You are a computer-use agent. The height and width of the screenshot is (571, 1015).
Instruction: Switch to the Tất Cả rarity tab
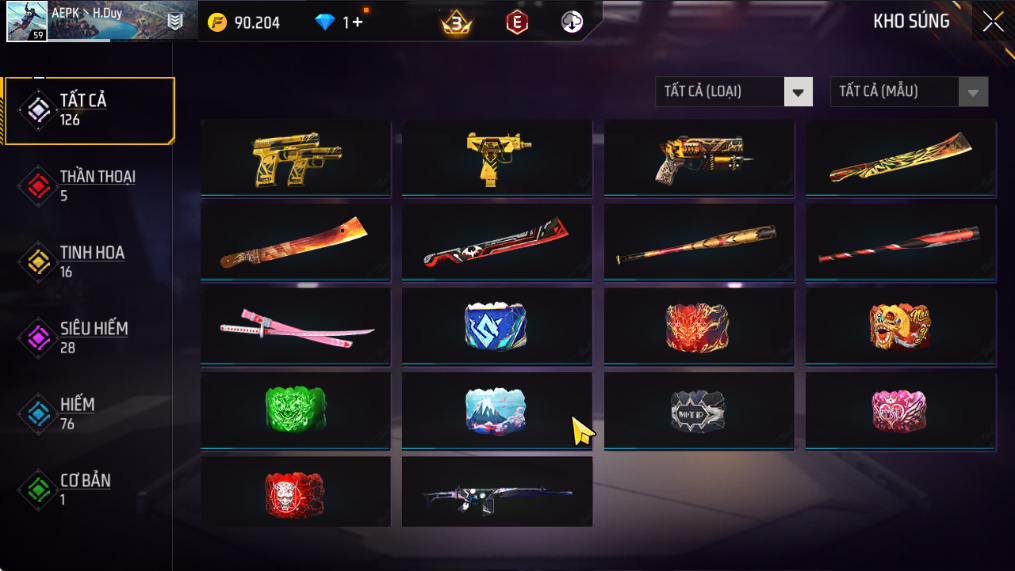88,110
